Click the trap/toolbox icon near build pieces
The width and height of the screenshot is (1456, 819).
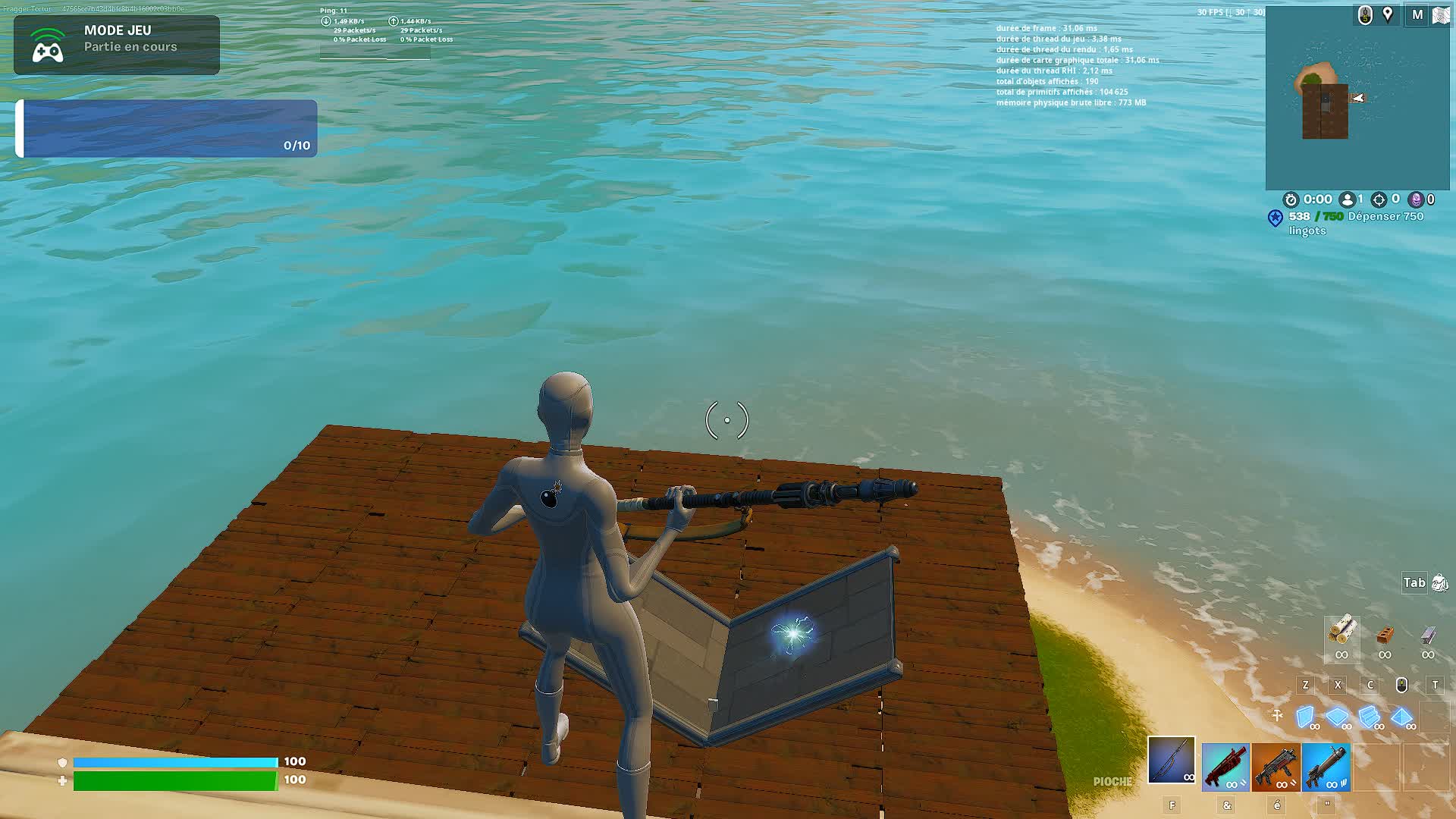pyautogui.click(x=1277, y=715)
